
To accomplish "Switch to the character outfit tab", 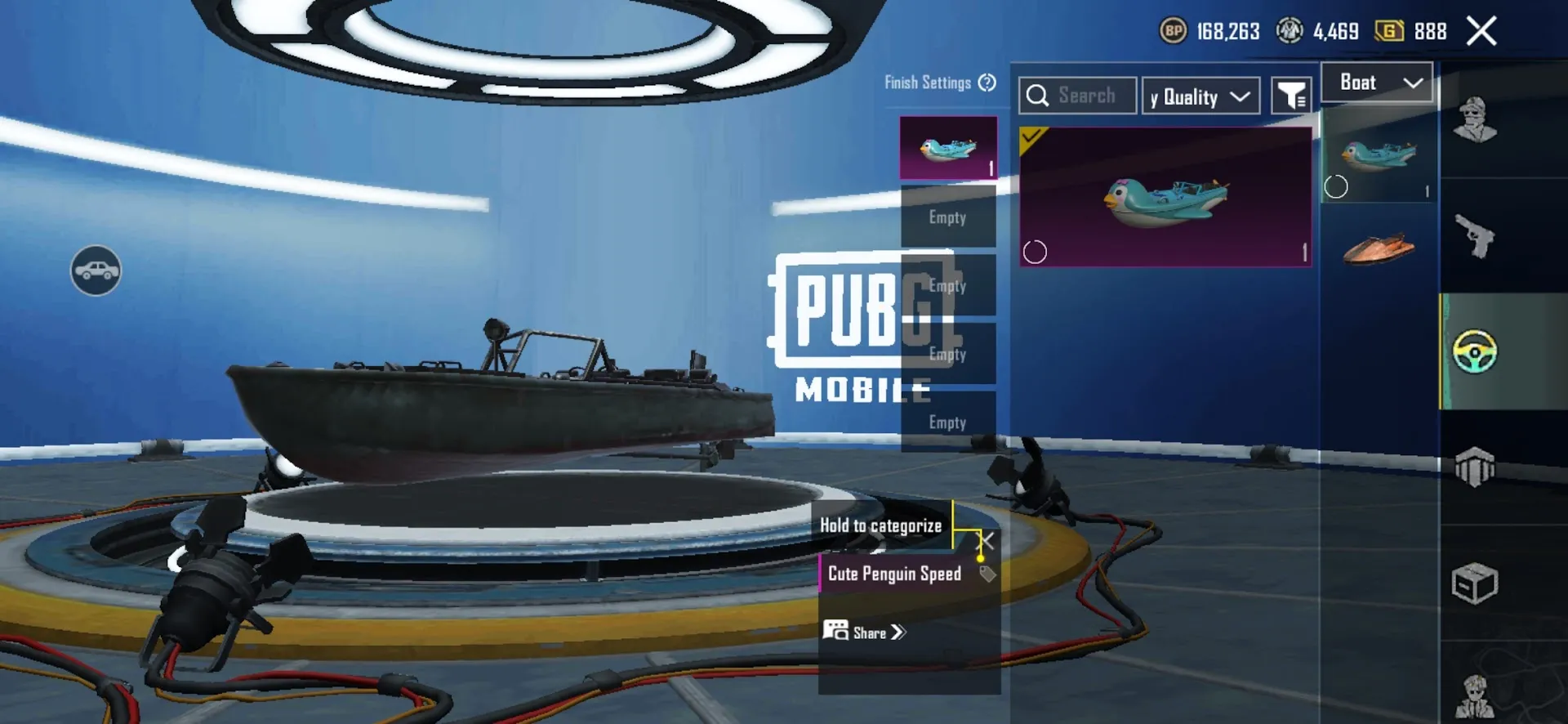I will pyautogui.click(x=1475, y=120).
